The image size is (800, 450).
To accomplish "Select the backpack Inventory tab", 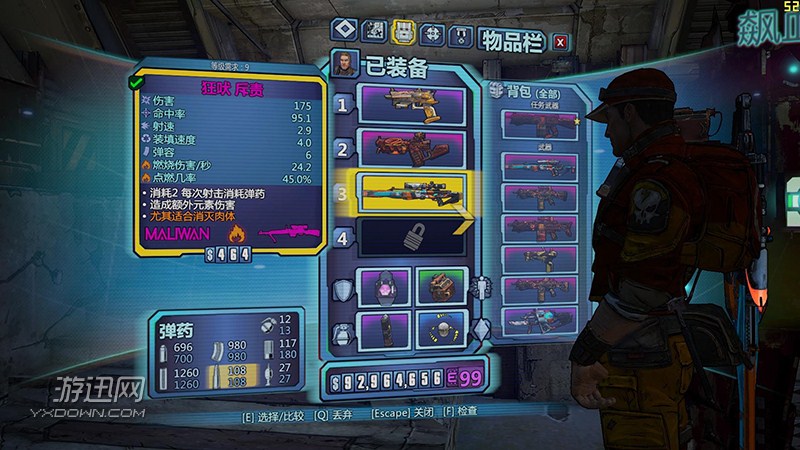I will tap(407, 33).
